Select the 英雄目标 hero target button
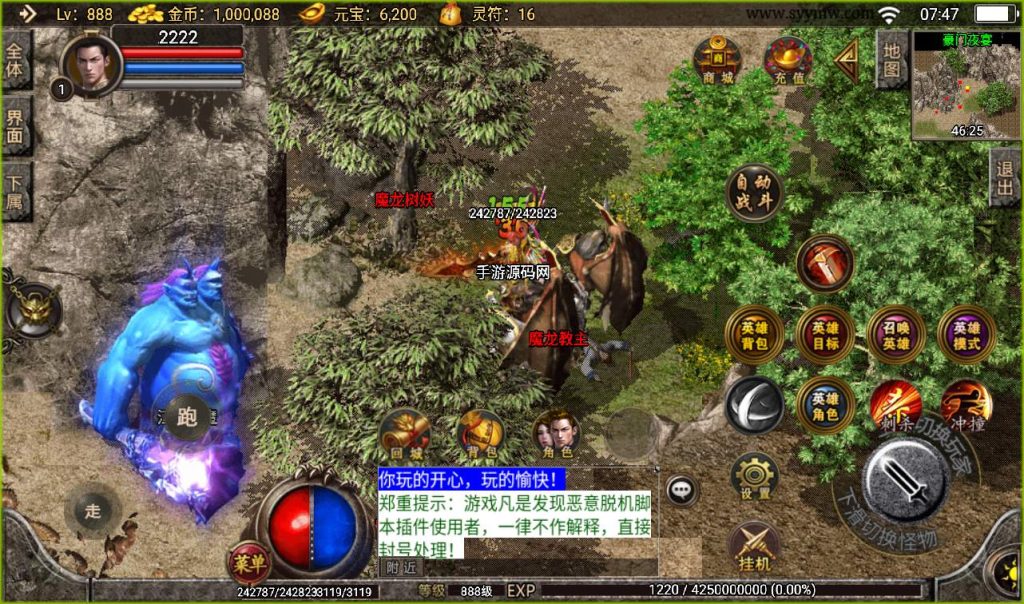 [x=825, y=335]
